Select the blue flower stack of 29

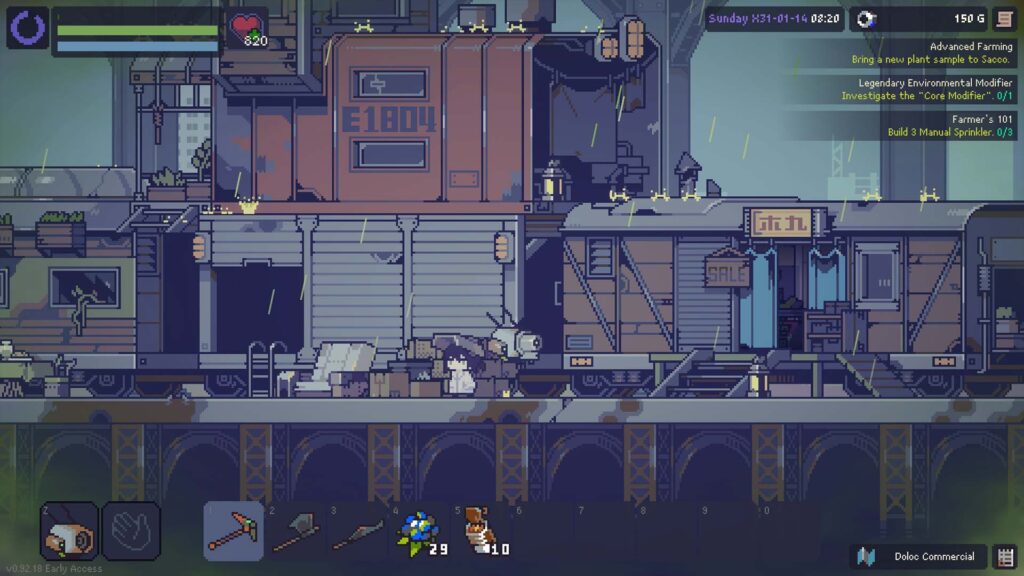(x=420, y=531)
